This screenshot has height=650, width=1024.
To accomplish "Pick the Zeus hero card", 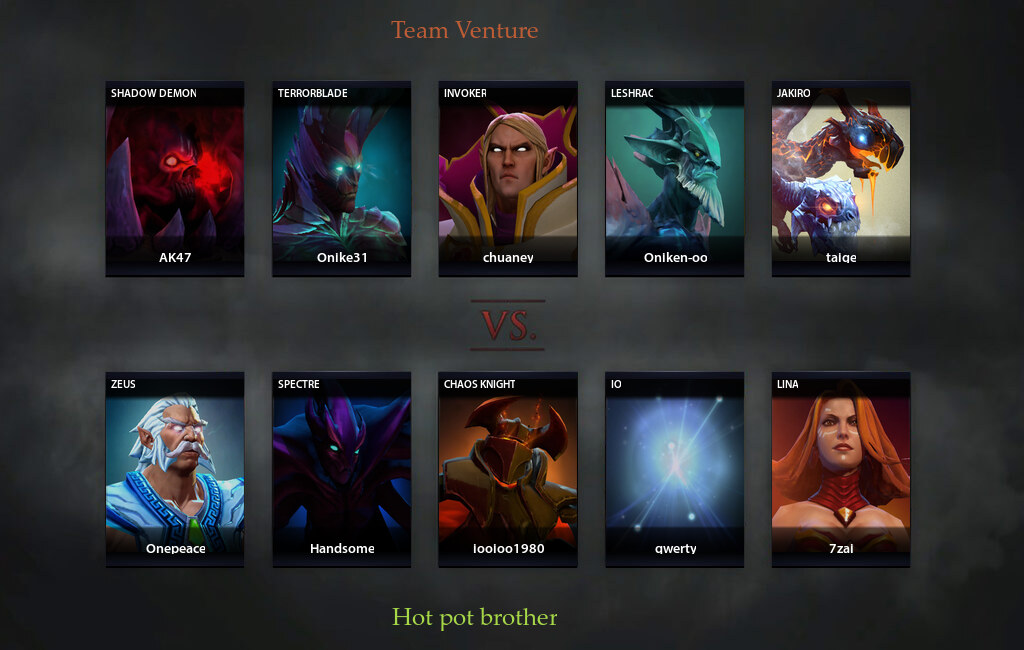I will click(x=175, y=469).
